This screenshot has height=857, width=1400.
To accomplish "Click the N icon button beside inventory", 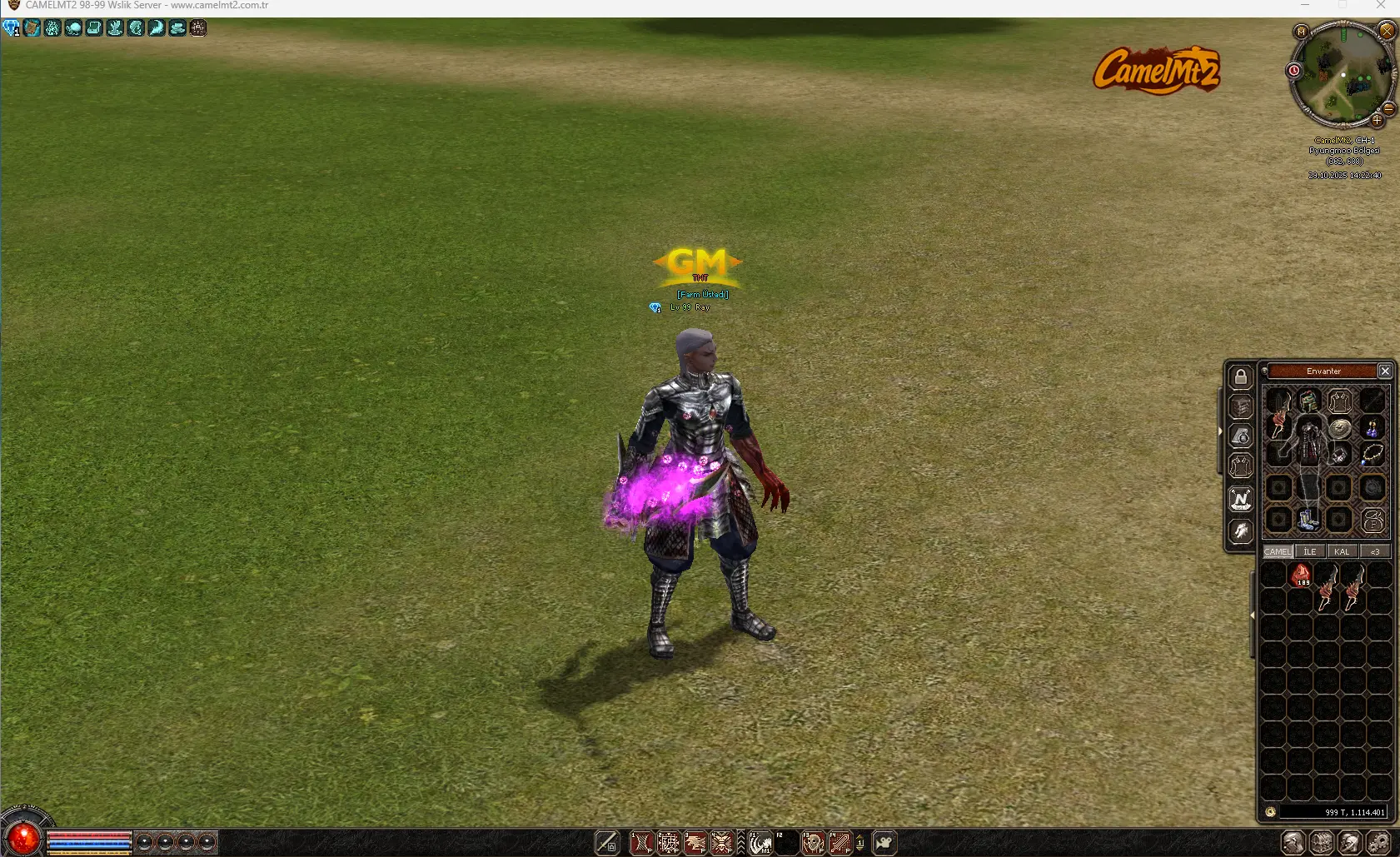I will click(1241, 500).
